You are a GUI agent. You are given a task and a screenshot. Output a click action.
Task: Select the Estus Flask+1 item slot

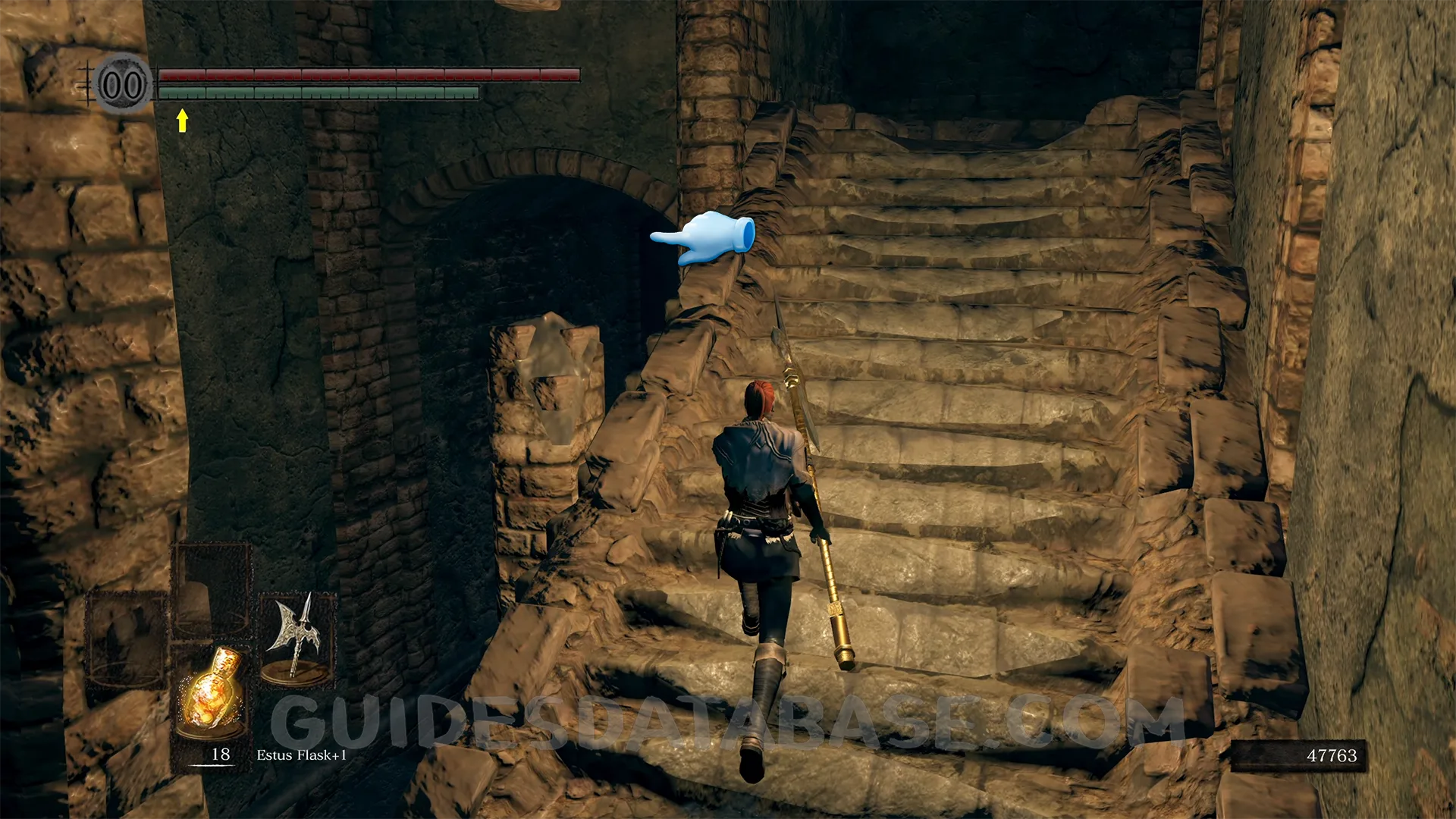(x=212, y=695)
